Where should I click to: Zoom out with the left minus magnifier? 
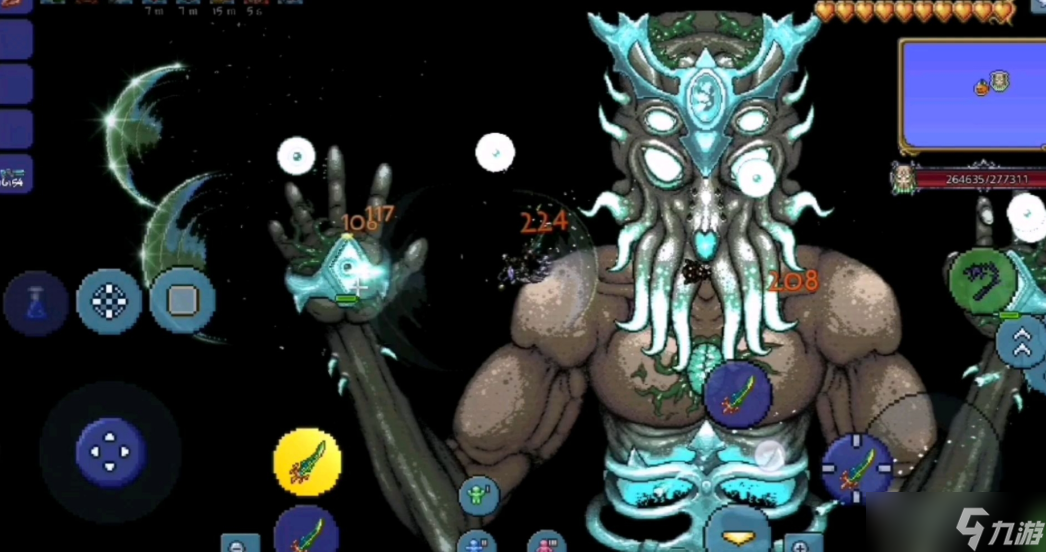[x=239, y=544]
